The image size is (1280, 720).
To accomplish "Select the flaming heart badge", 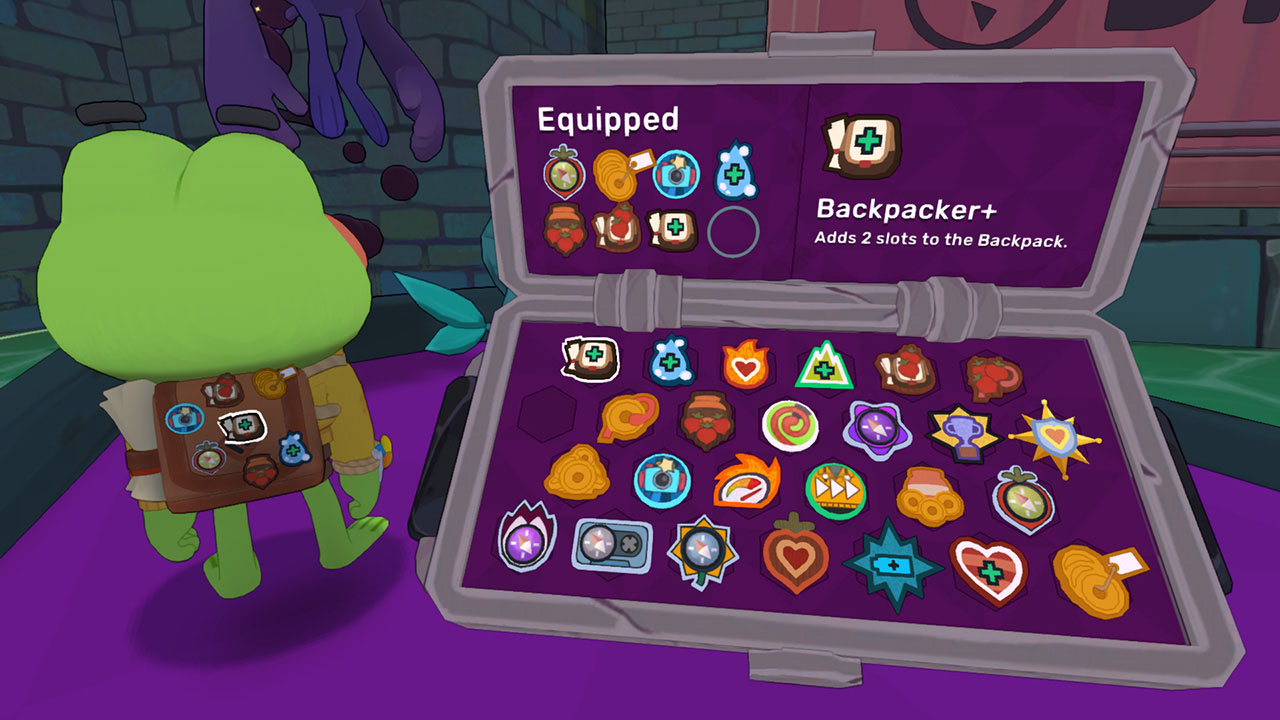I will click(745, 362).
